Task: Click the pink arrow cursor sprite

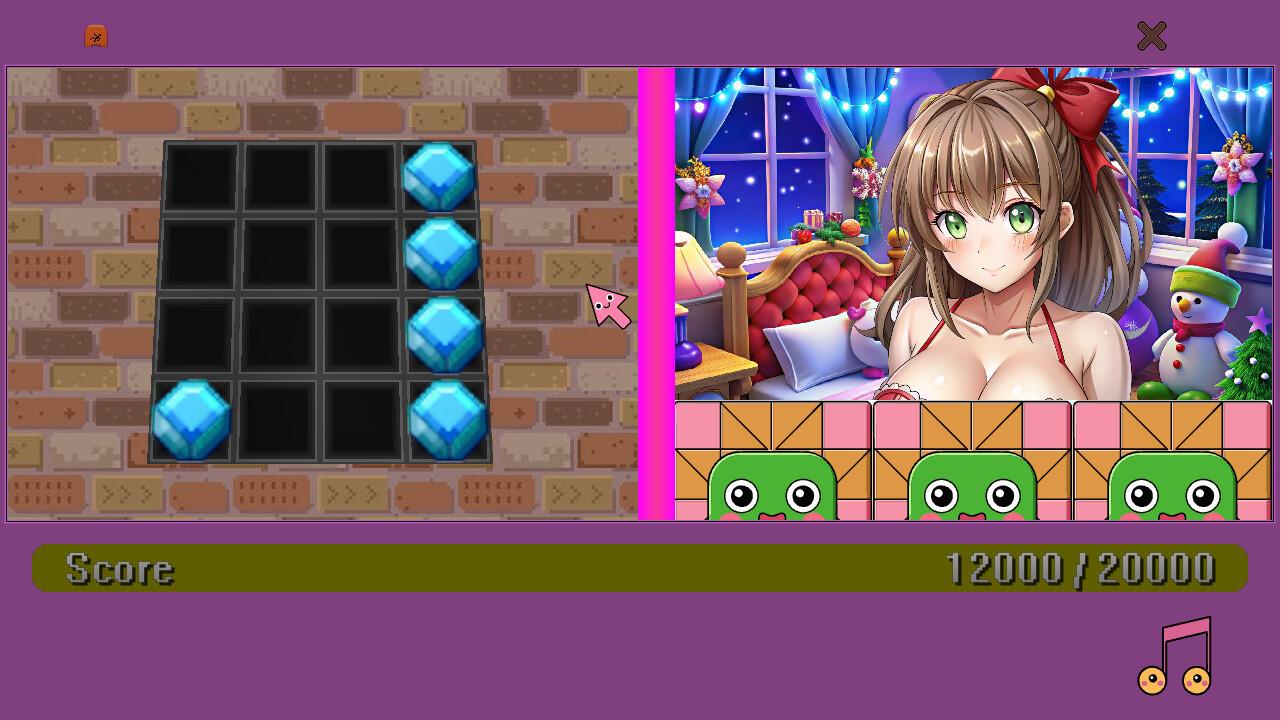Action: click(606, 306)
